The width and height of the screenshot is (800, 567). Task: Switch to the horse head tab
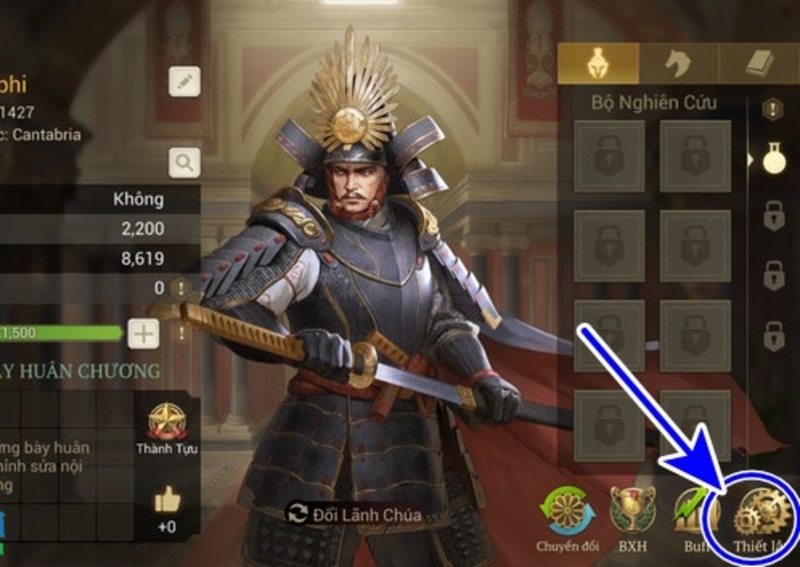coord(678,65)
